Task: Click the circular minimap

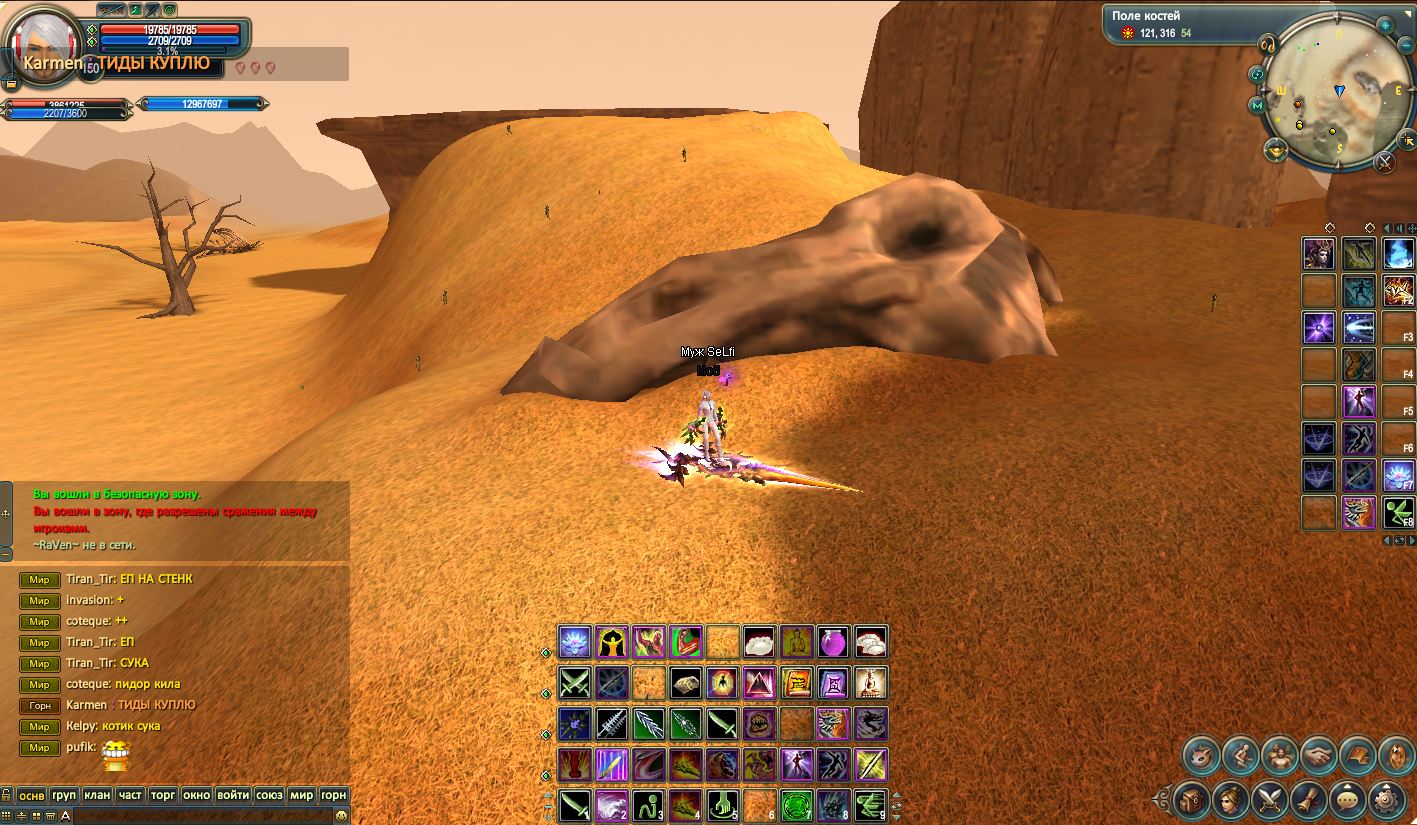Action: point(1327,96)
